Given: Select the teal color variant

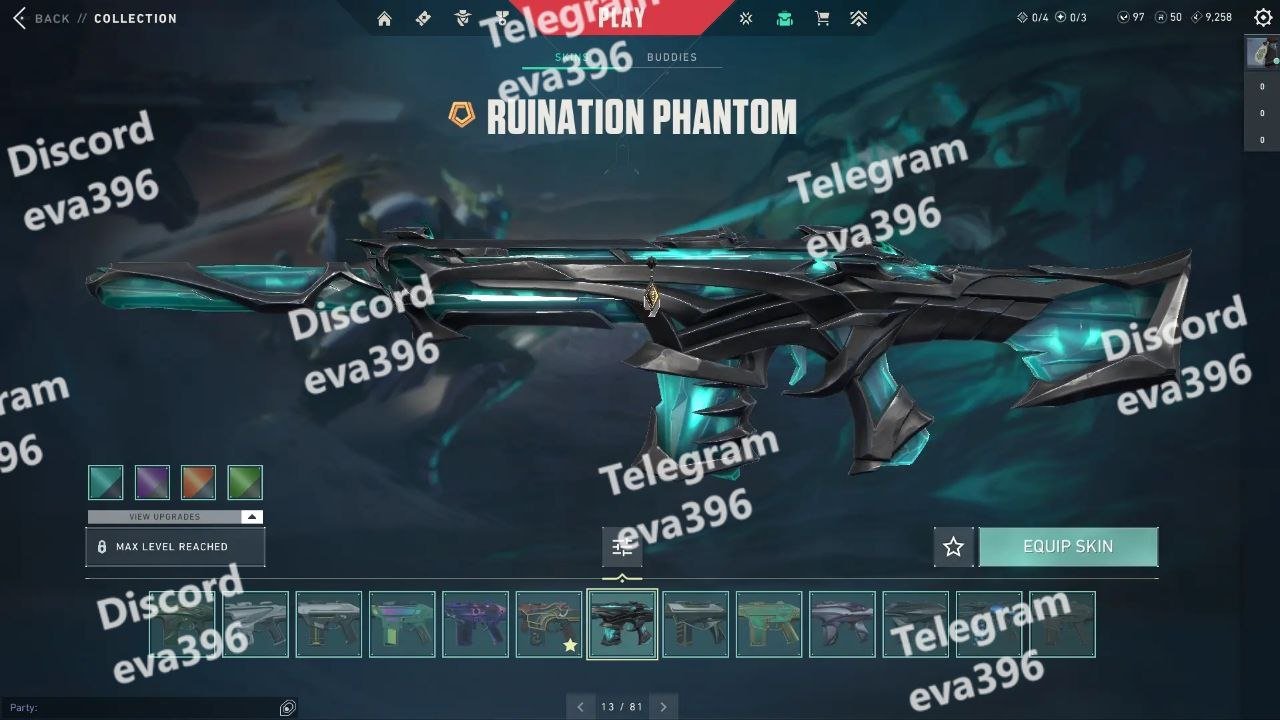Looking at the screenshot, I should 106,482.
